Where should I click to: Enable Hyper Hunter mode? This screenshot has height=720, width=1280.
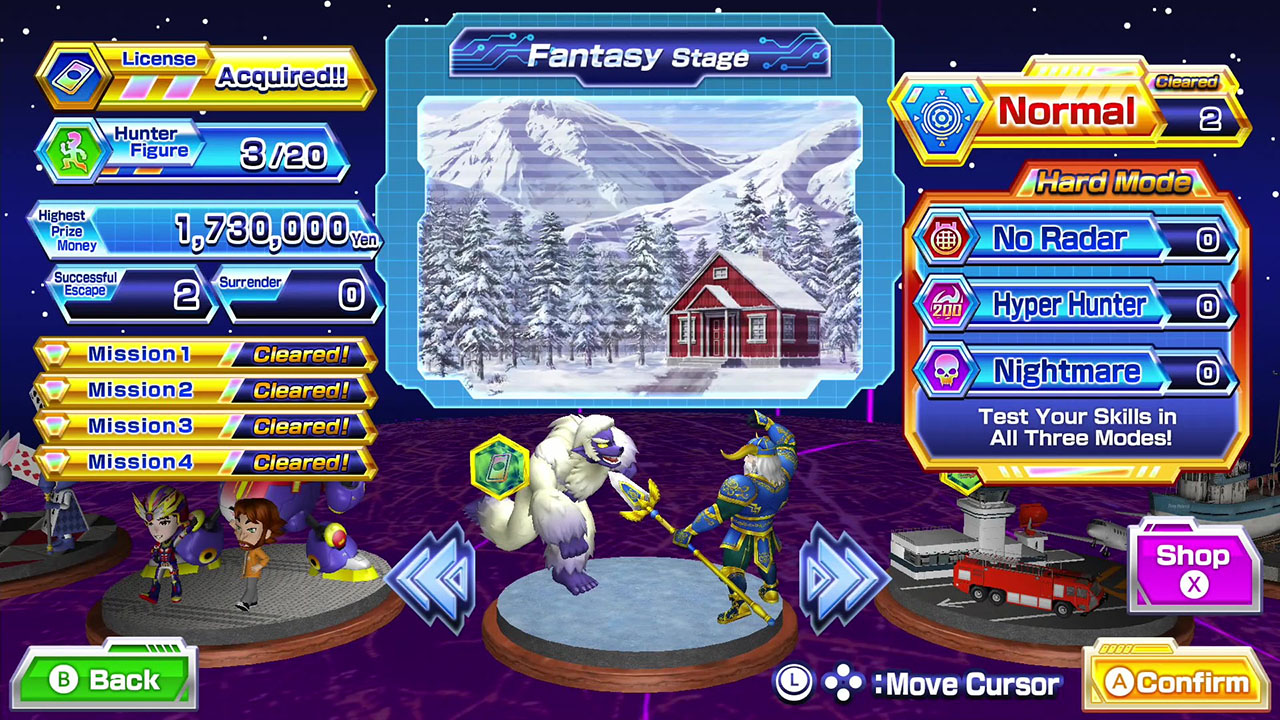(x=1071, y=306)
